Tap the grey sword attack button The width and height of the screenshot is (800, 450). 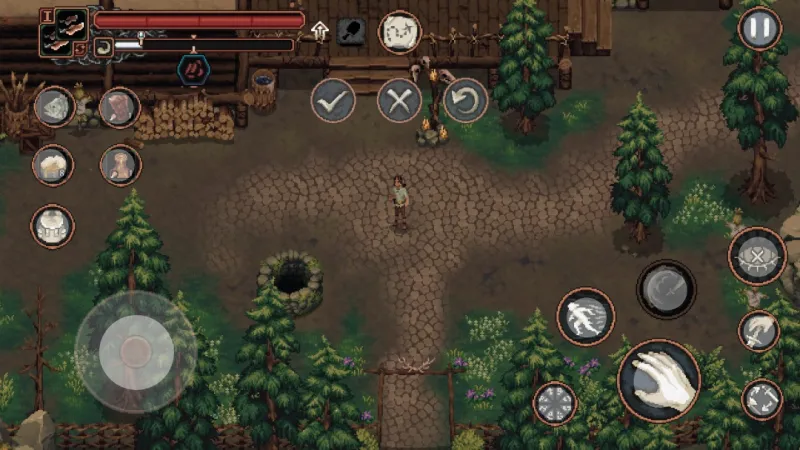click(666, 289)
